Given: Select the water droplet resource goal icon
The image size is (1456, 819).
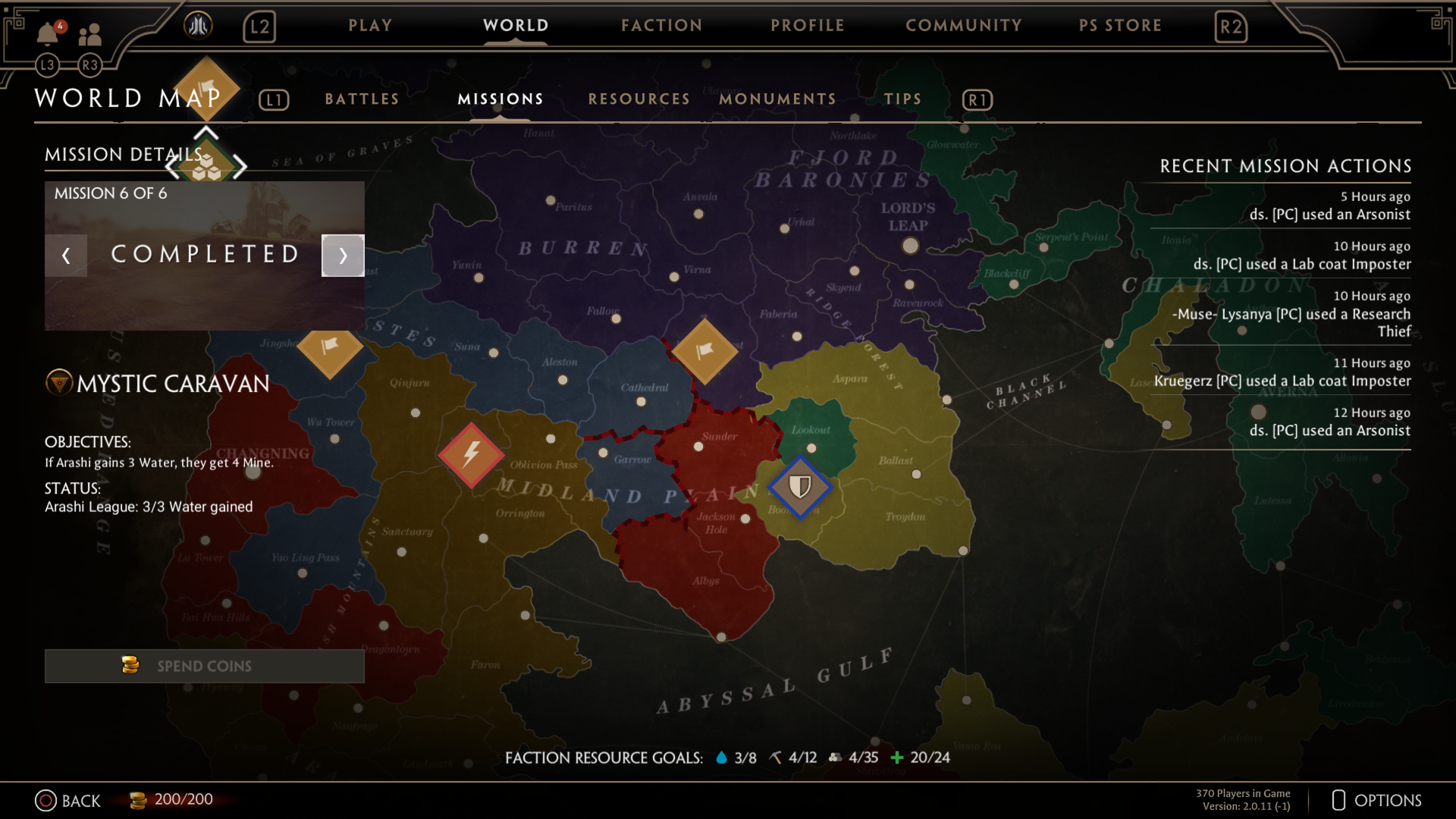Looking at the screenshot, I should [720, 757].
